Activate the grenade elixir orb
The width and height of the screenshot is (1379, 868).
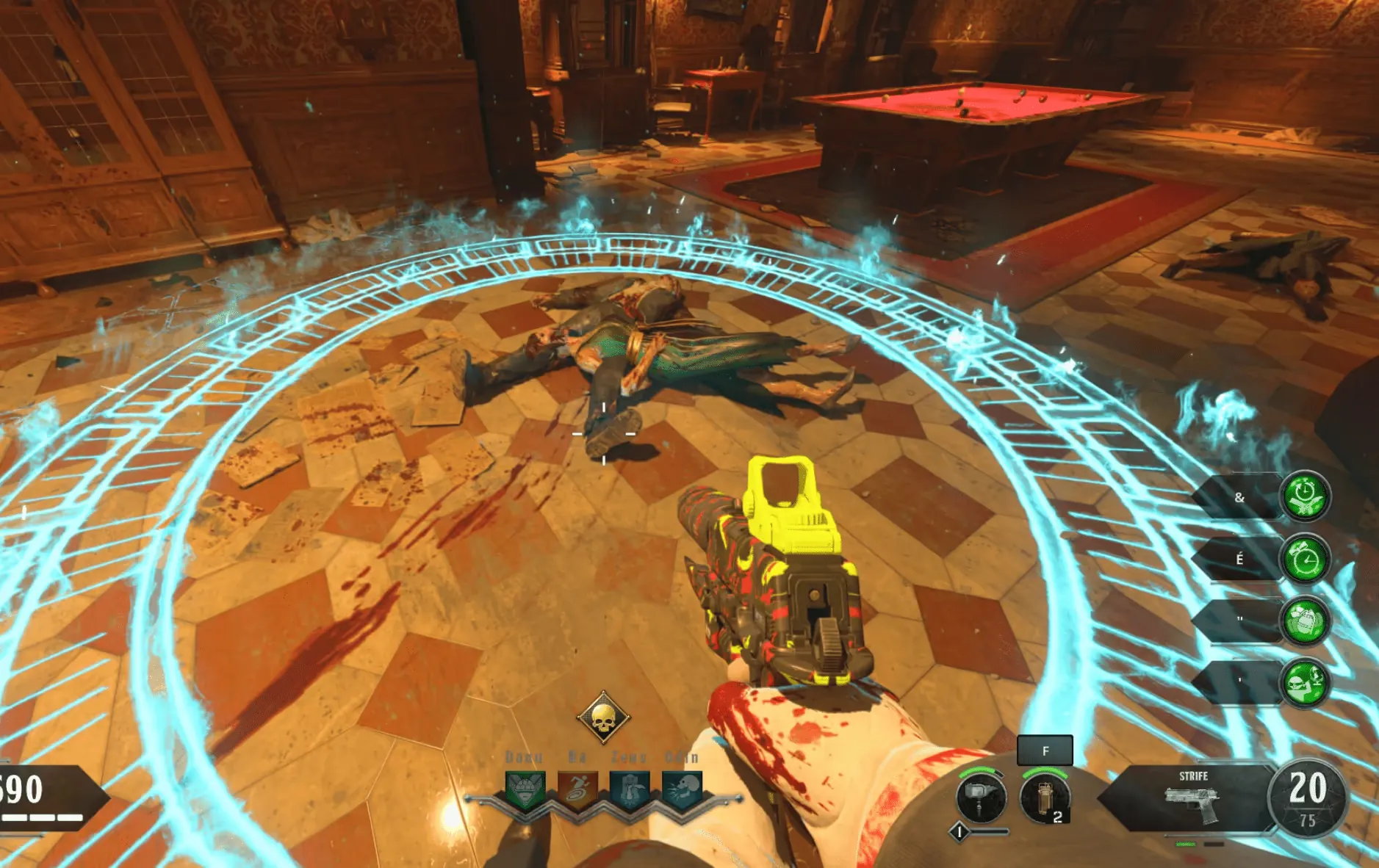(x=1305, y=621)
